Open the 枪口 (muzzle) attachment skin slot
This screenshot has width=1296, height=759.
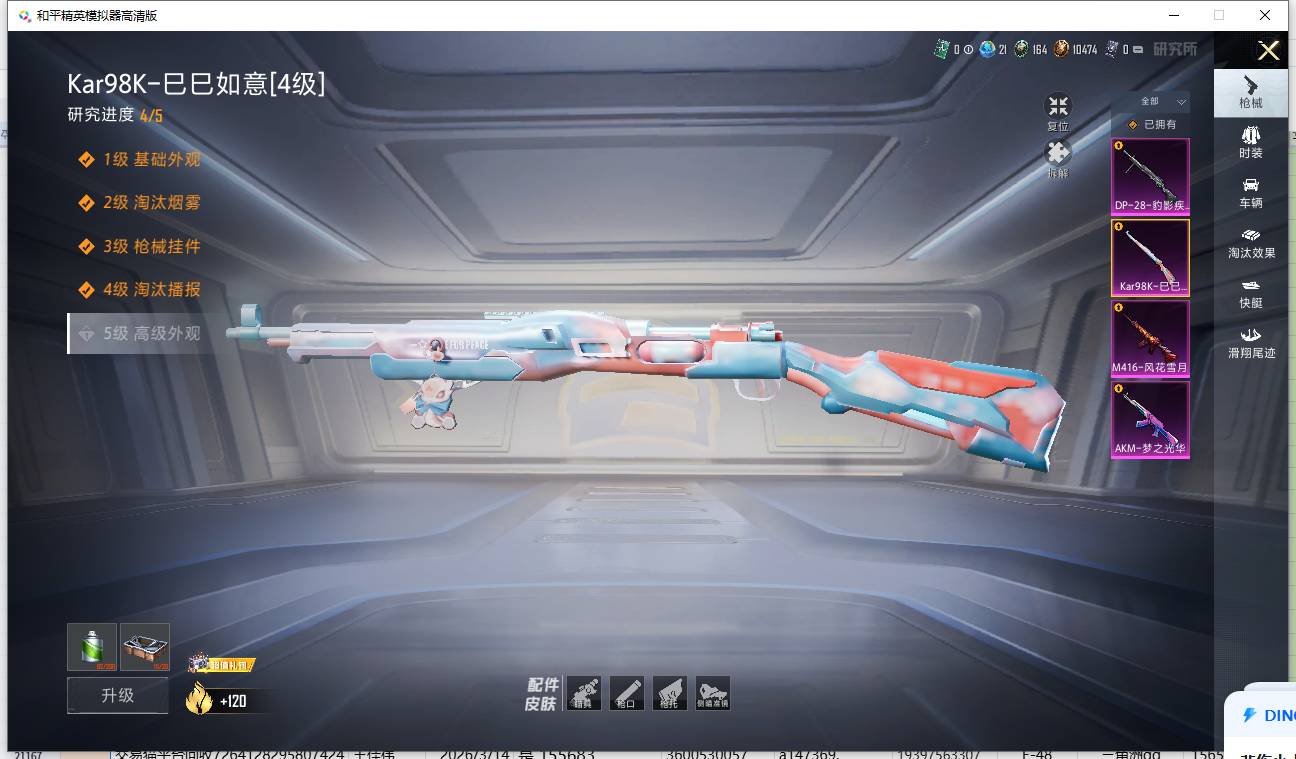click(x=627, y=693)
